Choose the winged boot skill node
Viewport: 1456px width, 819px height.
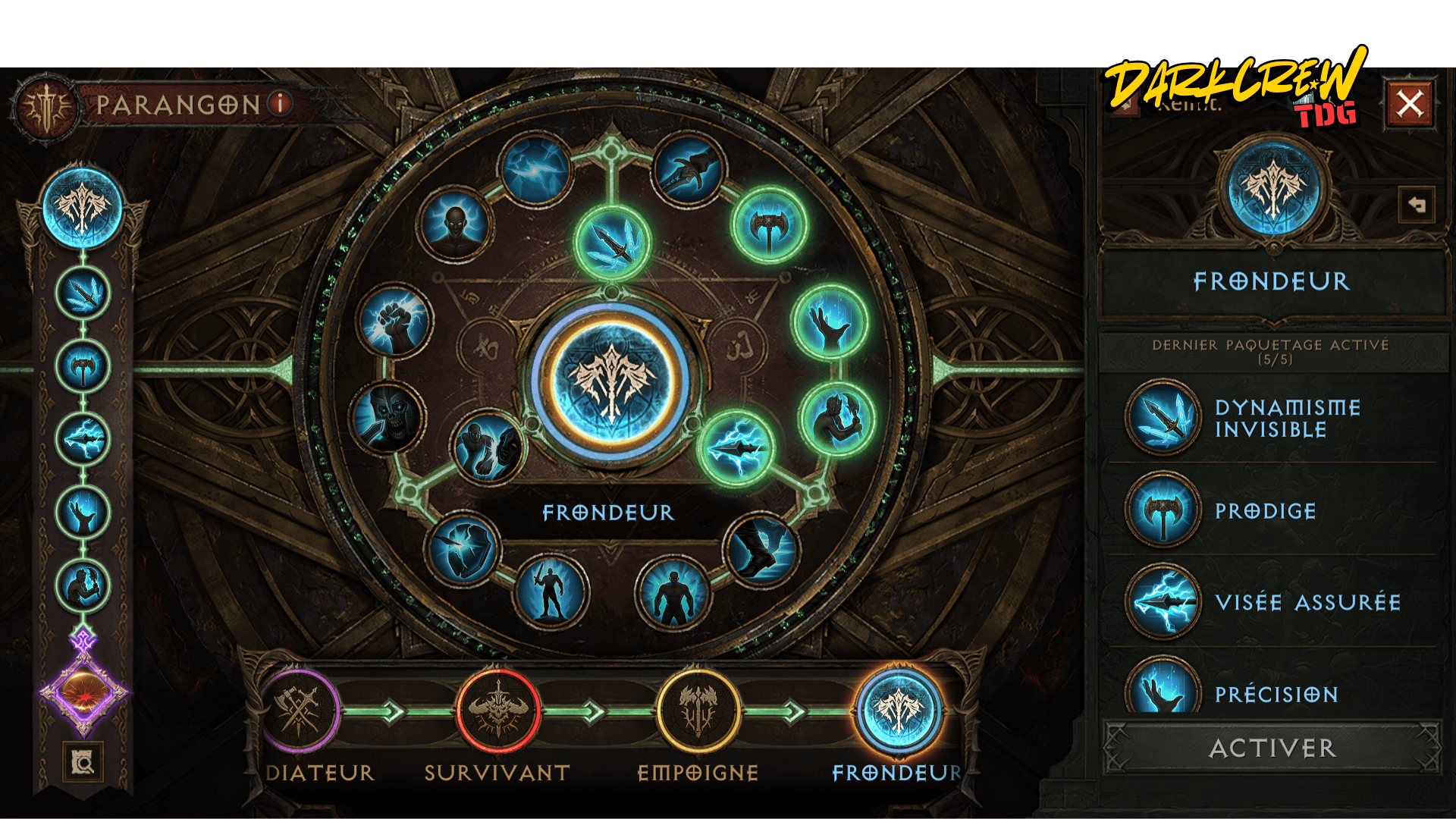coord(761,548)
